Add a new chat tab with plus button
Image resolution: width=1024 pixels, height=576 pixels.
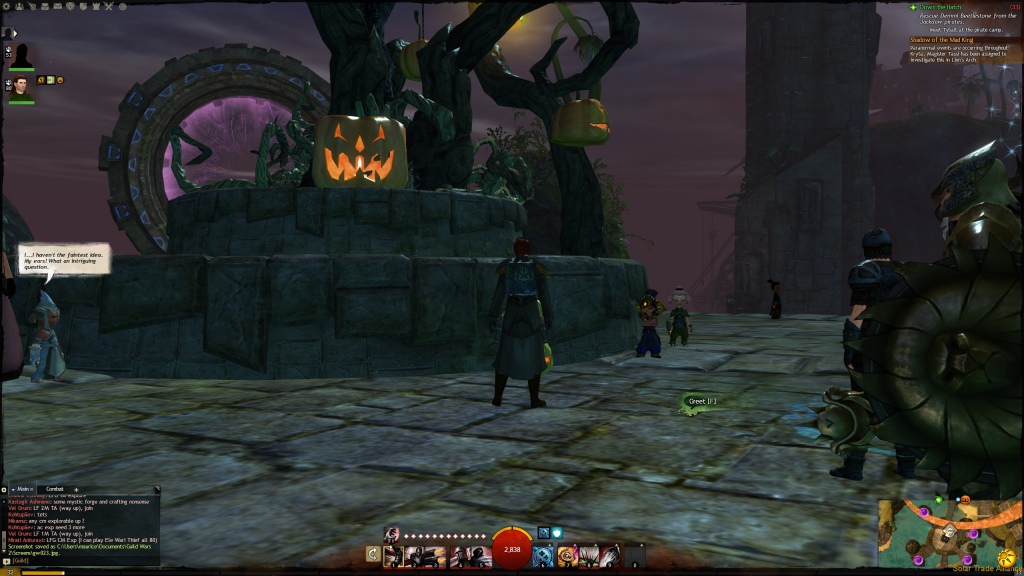pyautogui.click(x=76, y=489)
